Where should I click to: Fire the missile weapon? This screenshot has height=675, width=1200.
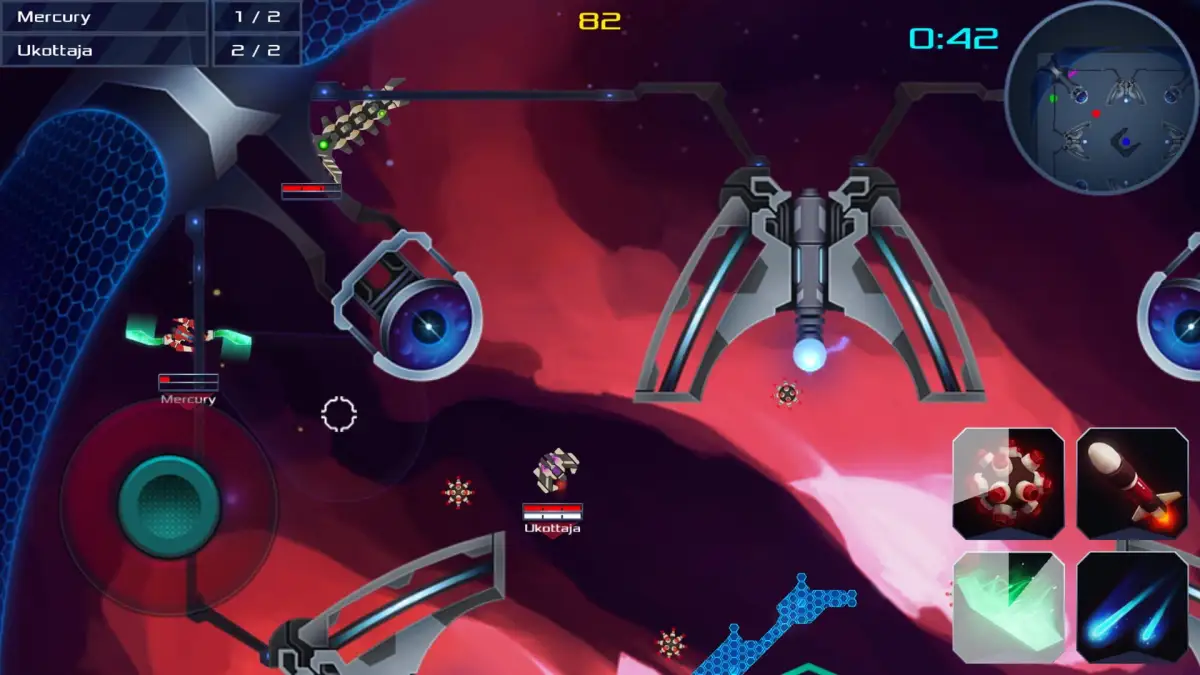pos(1131,484)
